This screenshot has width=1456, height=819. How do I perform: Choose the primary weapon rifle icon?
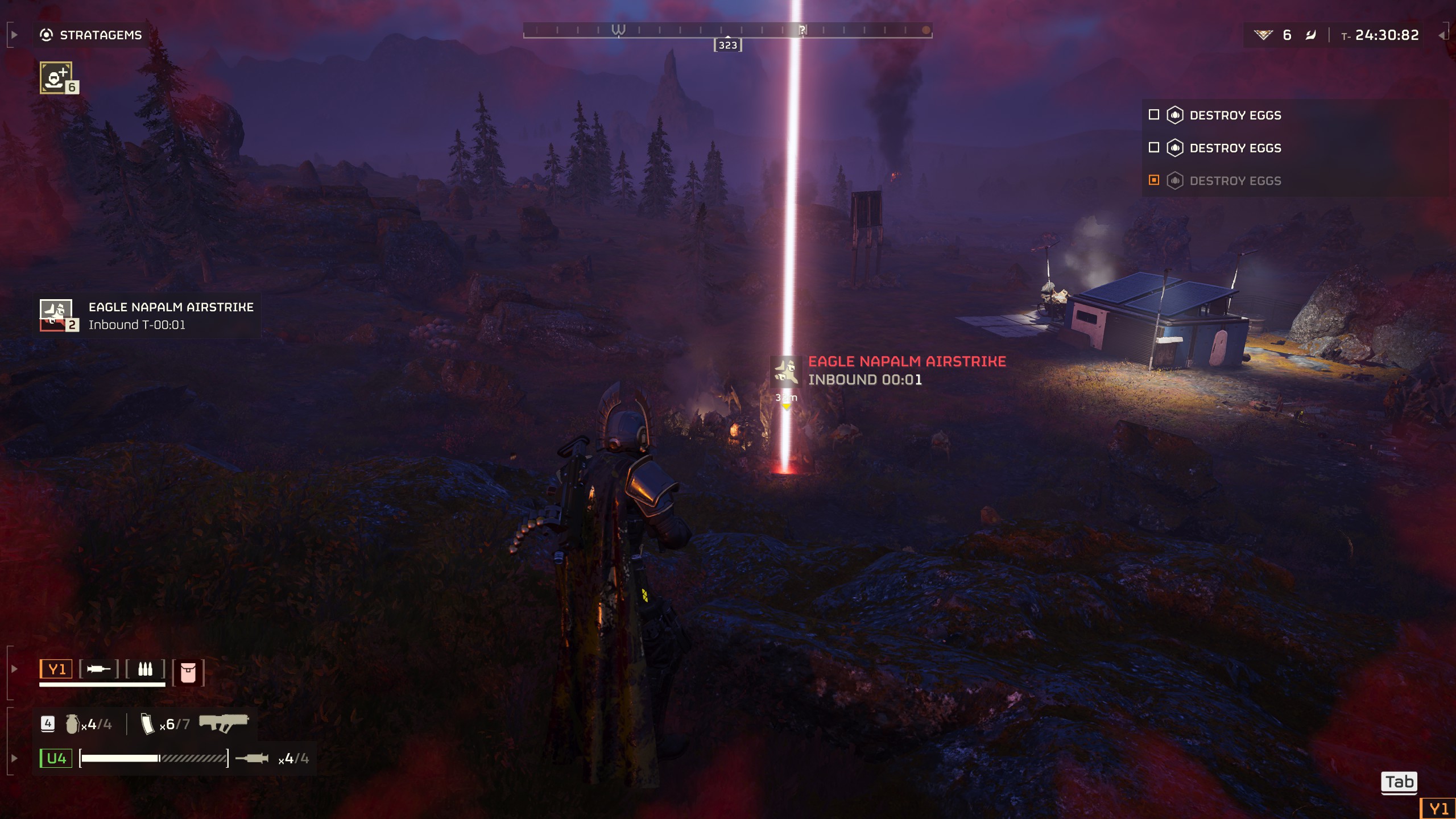point(224,723)
